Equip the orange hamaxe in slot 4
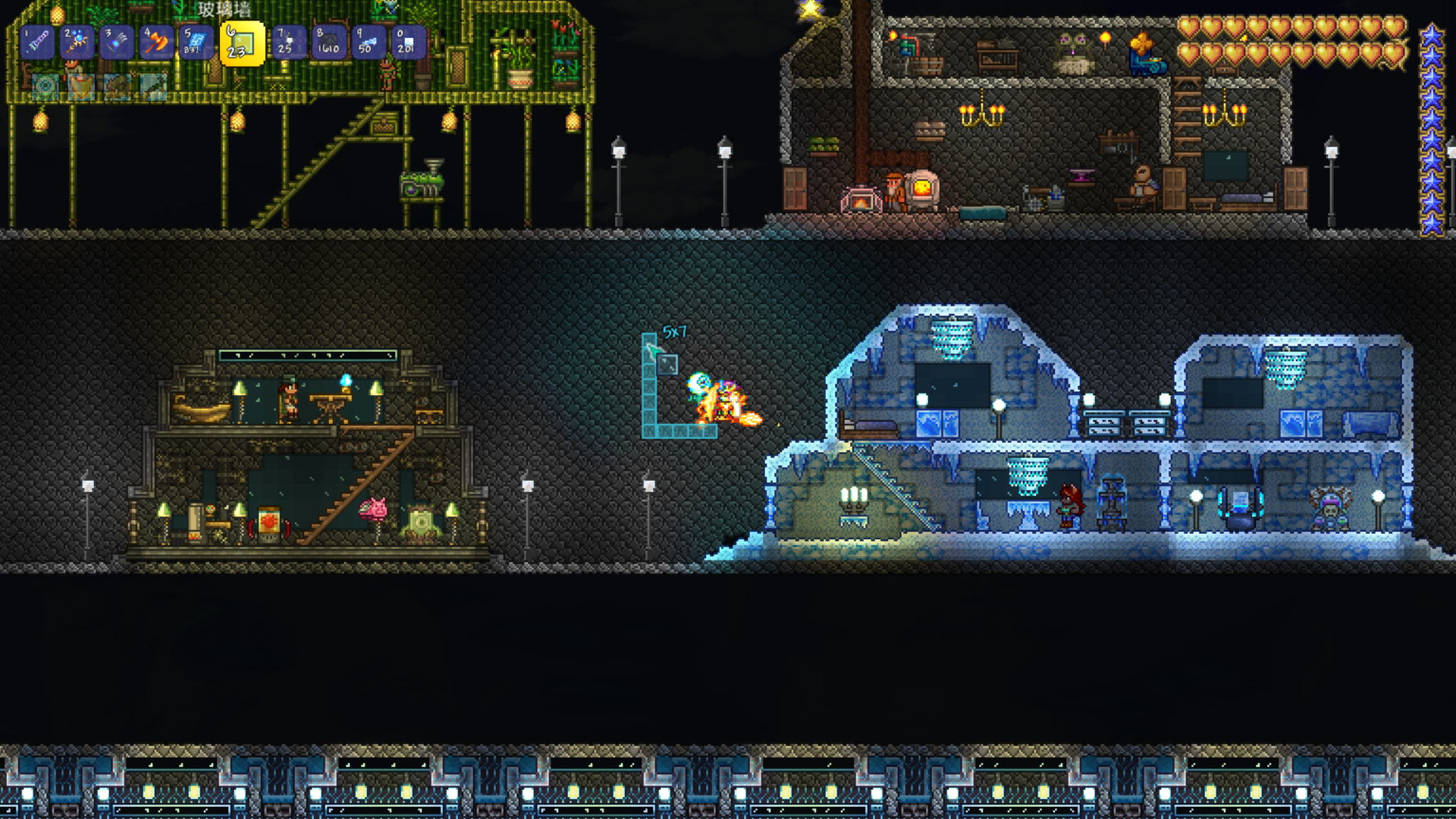Screen dimensions: 1456x819 click(158, 42)
